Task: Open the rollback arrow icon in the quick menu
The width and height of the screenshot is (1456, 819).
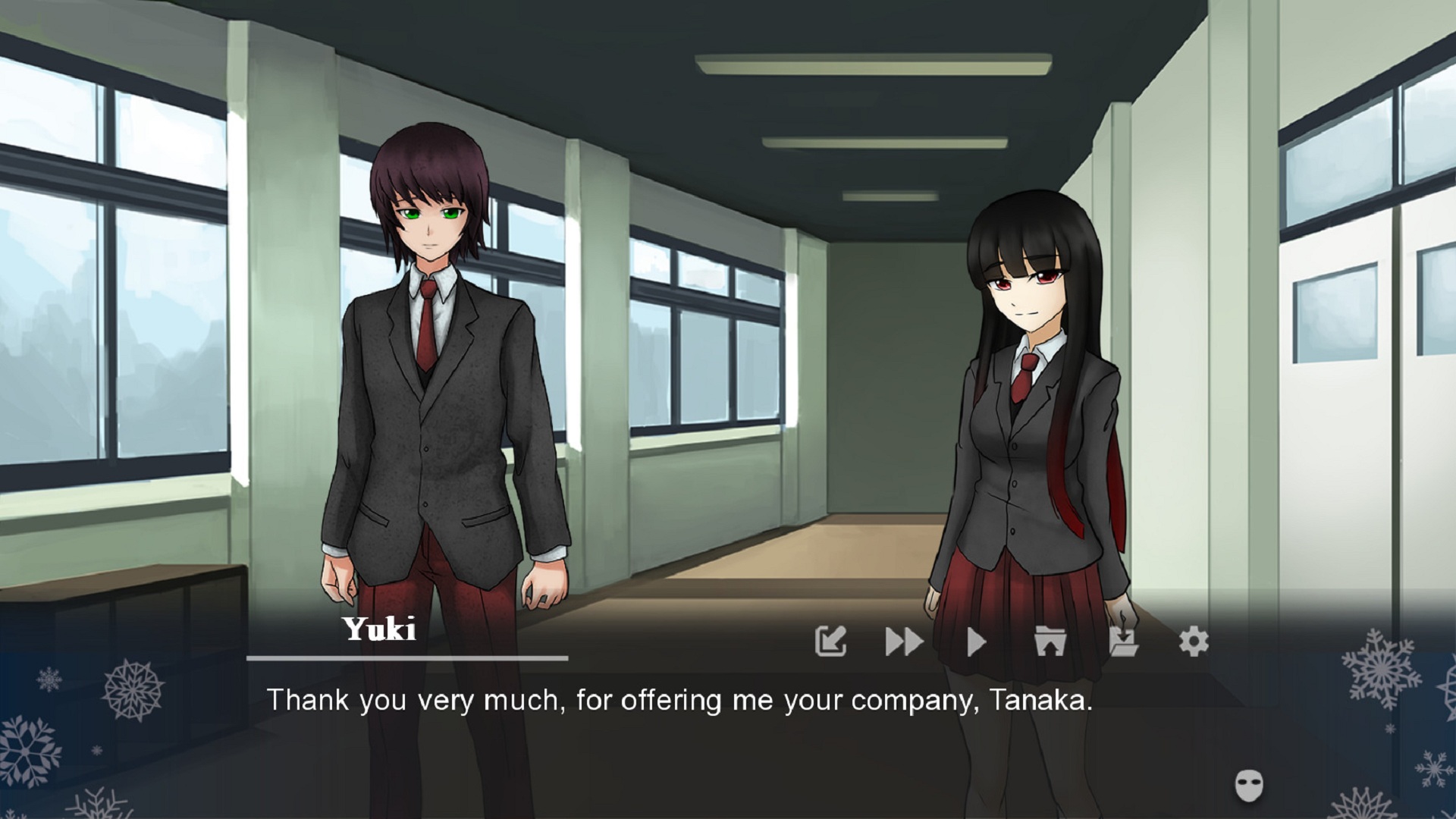Action: [x=831, y=641]
